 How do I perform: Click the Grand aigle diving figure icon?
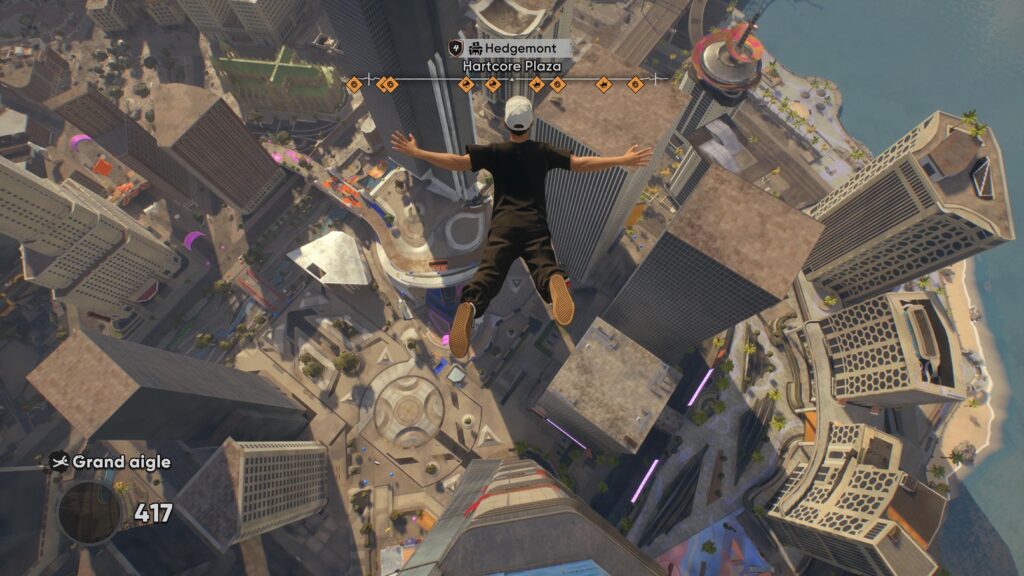59,462
